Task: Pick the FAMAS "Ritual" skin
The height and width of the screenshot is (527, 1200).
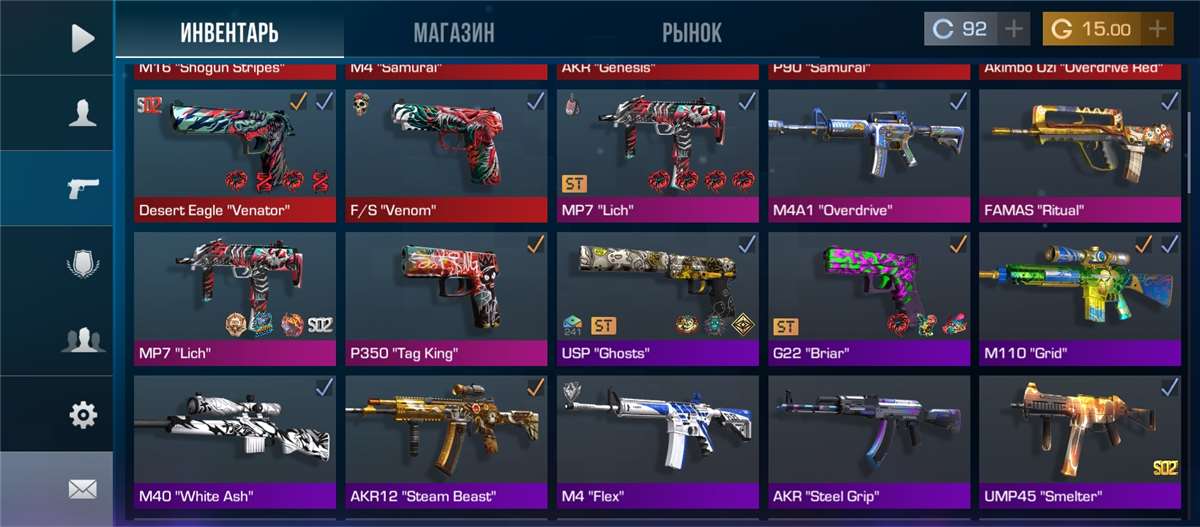Action: (1081, 155)
